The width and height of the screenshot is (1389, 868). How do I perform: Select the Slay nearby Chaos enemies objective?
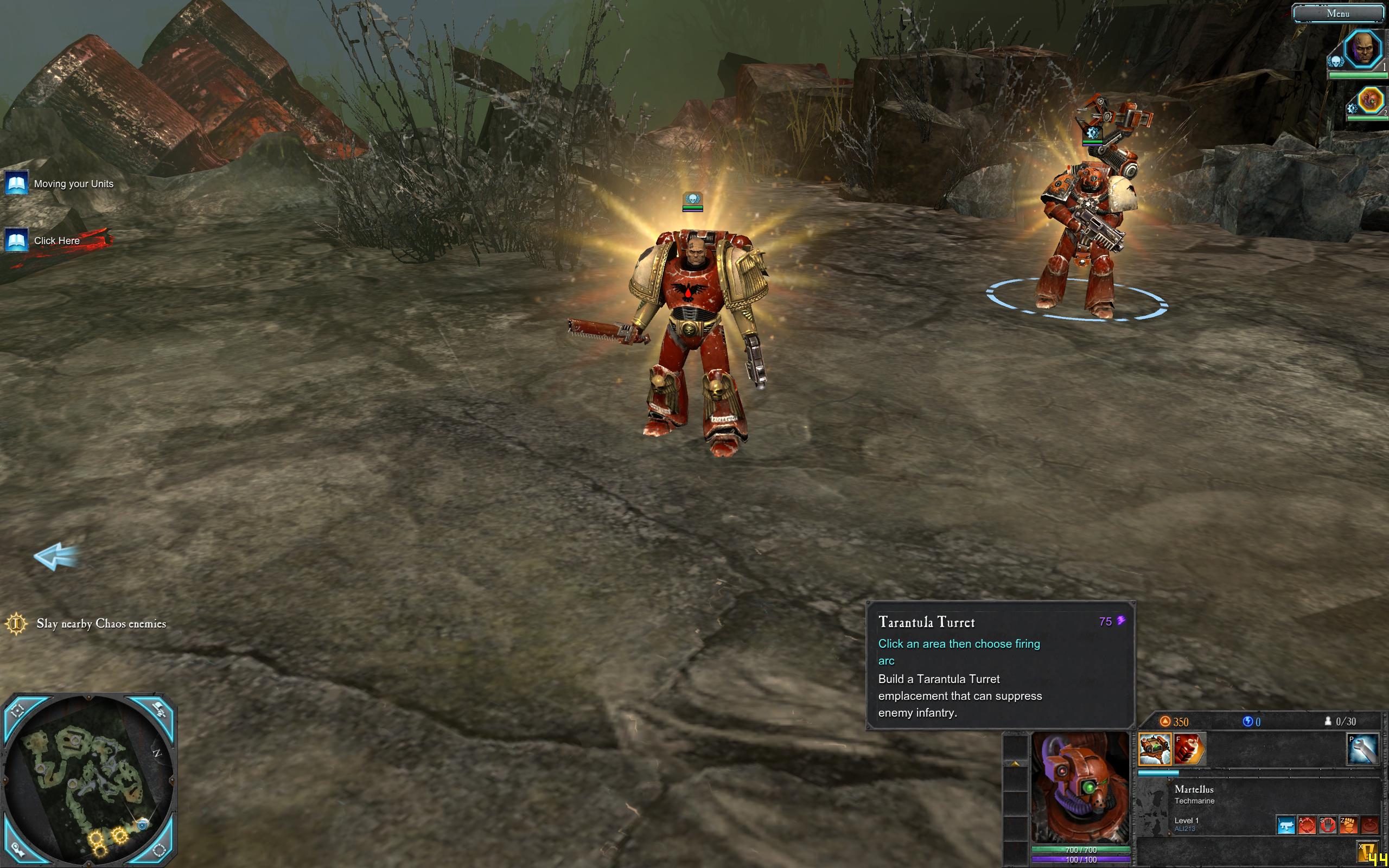pyautogui.click(x=101, y=623)
